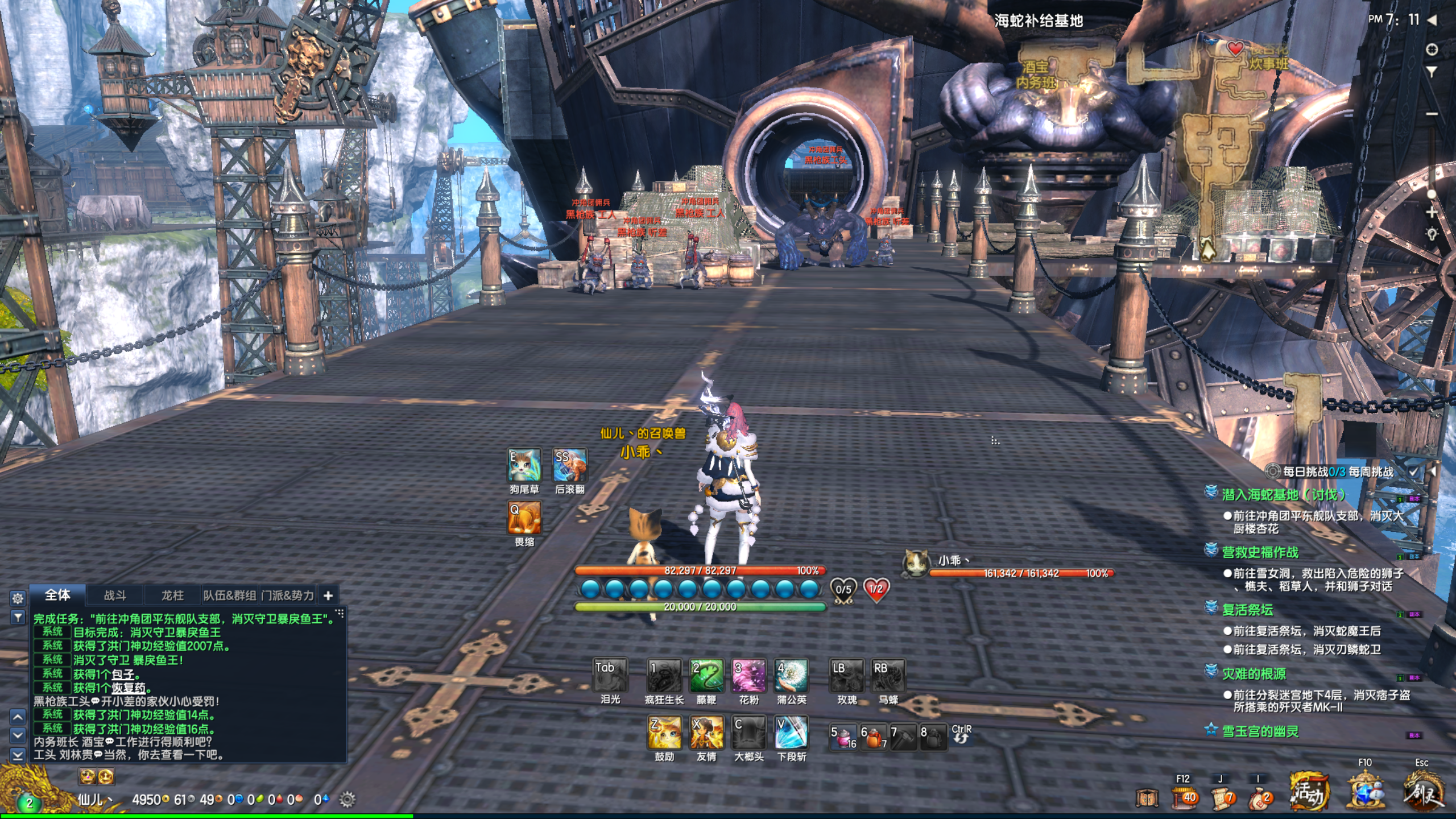
Task: Activate the 藤鞭 skill icon
Action: click(706, 676)
